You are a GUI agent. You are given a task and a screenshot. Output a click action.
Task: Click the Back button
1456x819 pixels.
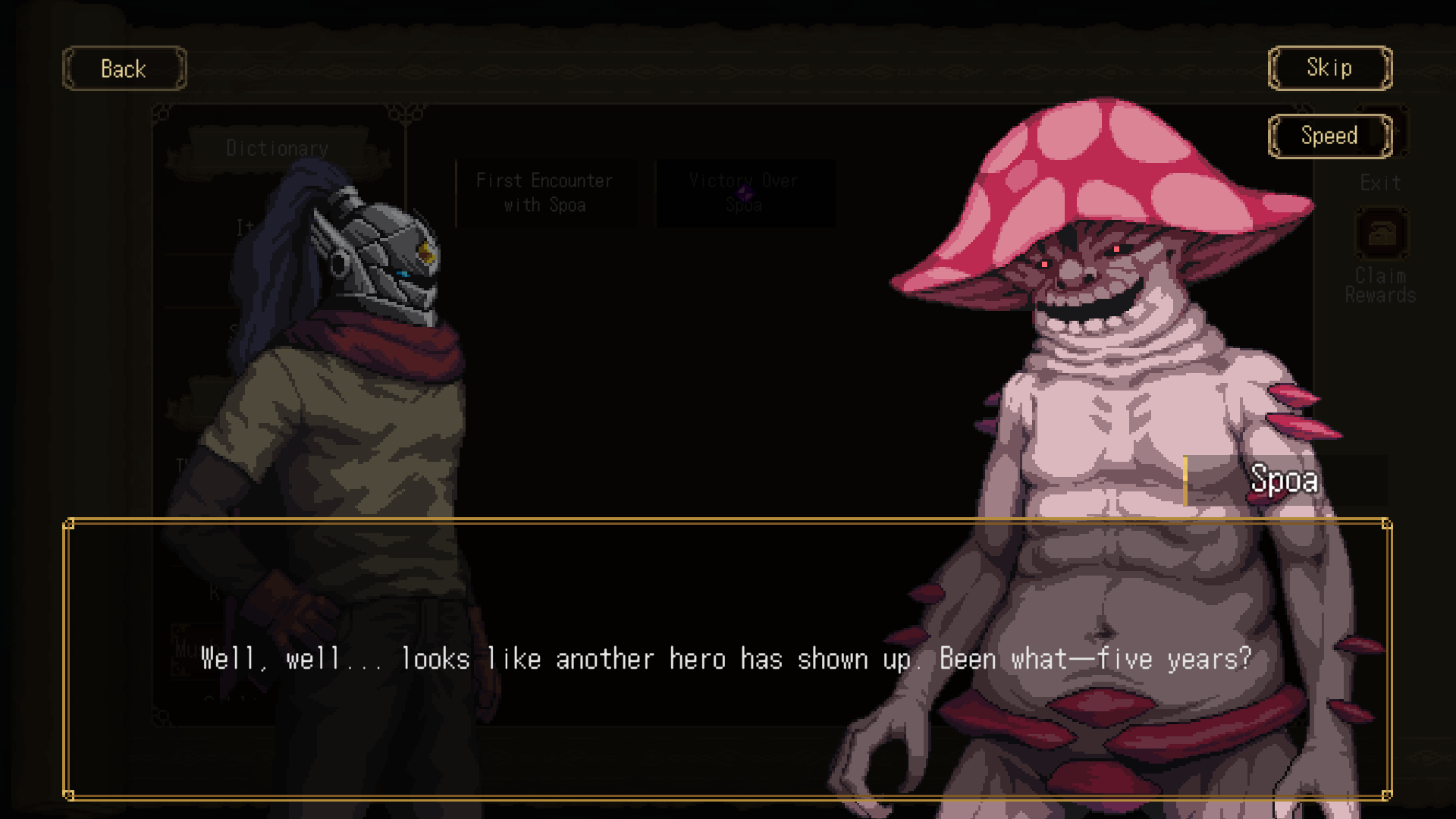[124, 68]
